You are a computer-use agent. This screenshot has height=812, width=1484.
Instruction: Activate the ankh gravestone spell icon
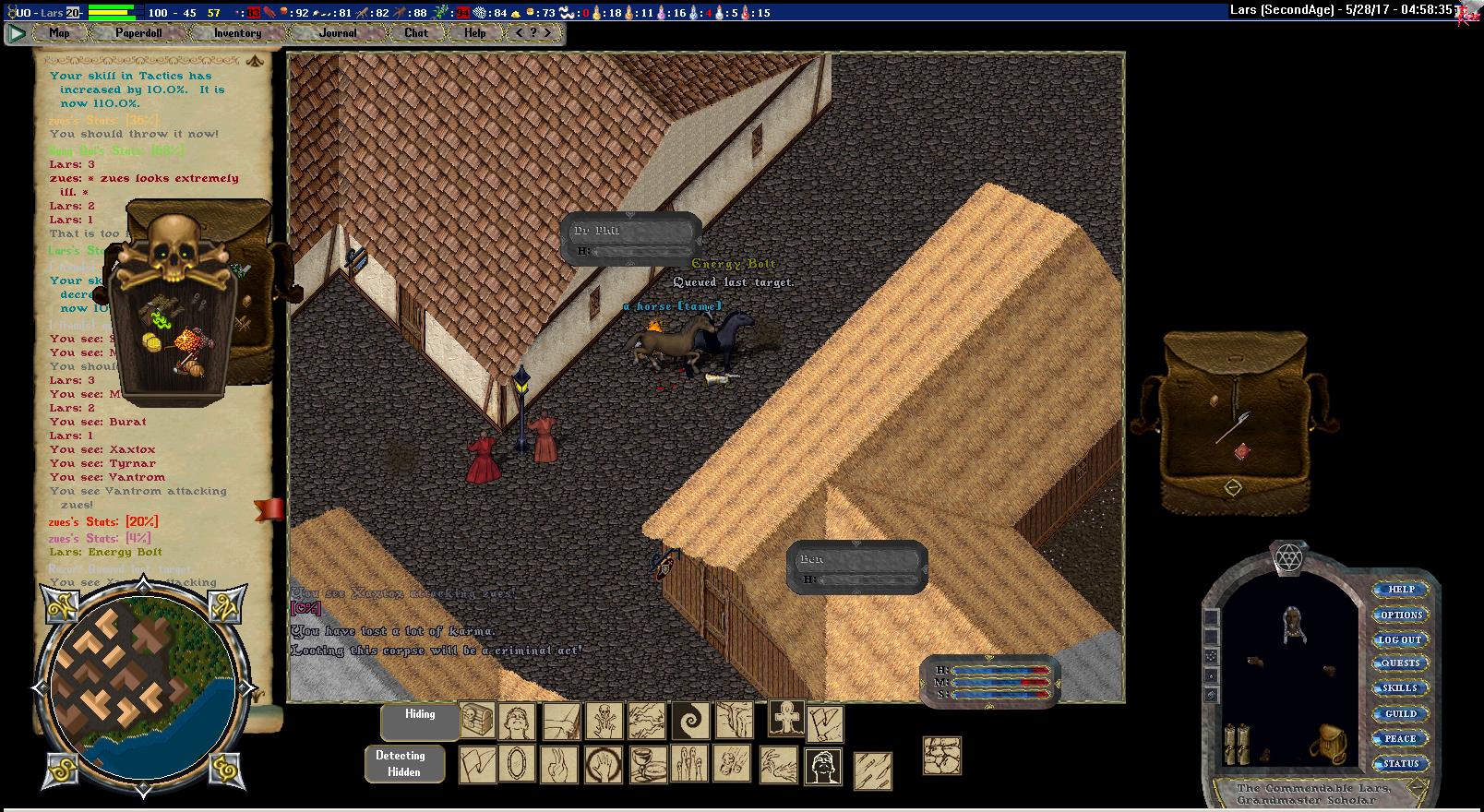tap(786, 718)
